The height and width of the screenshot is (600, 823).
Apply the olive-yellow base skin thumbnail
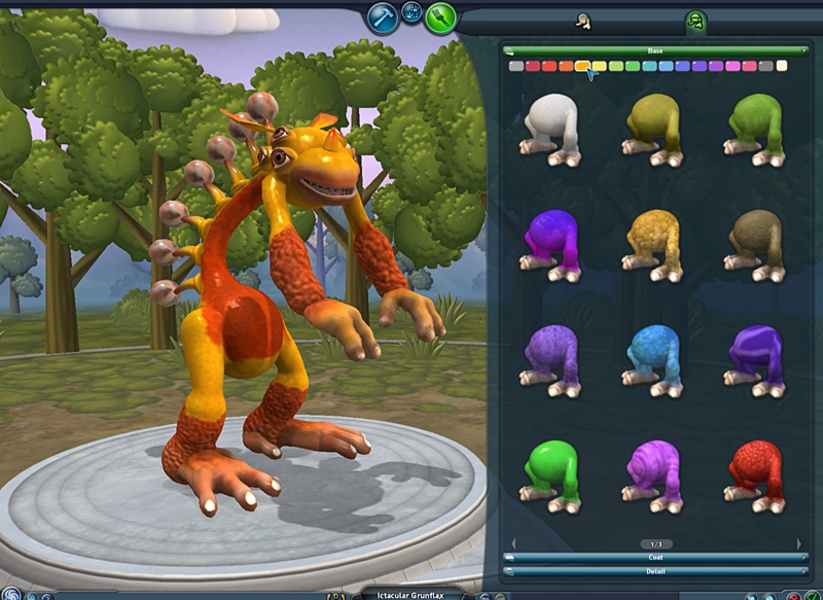(x=654, y=130)
